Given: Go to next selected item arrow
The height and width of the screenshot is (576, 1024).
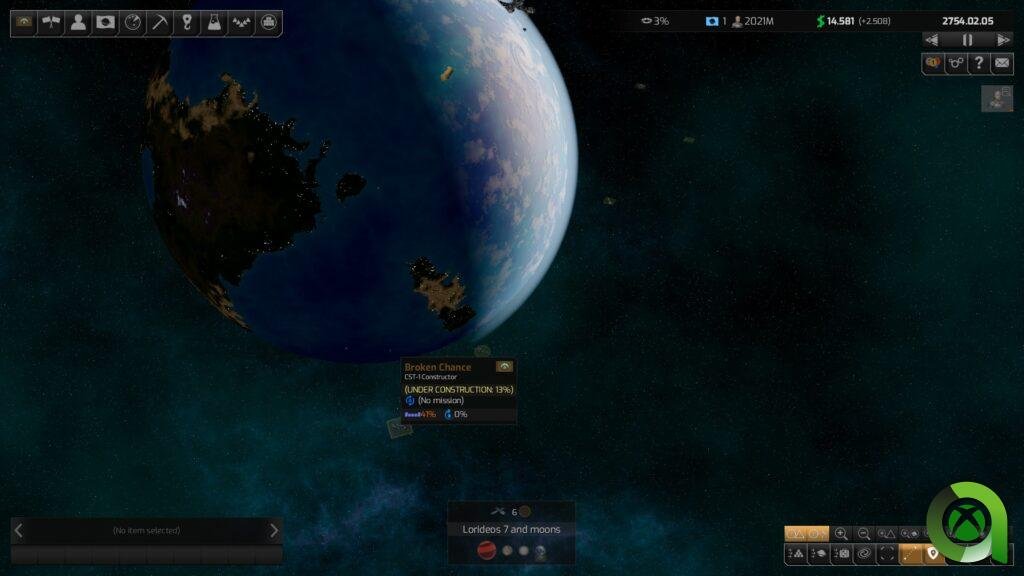Looking at the screenshot, I should click(274, 530).
